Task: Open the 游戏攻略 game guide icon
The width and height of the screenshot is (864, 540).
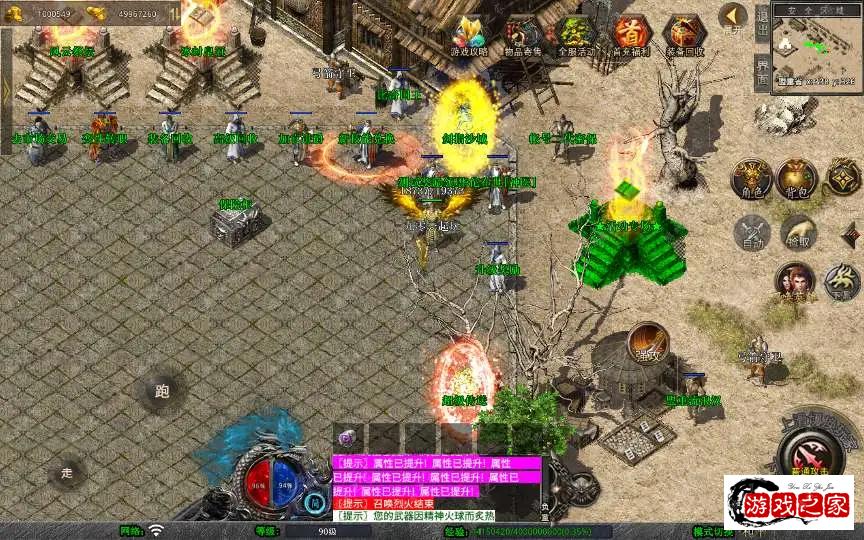Action: (469, 36)
